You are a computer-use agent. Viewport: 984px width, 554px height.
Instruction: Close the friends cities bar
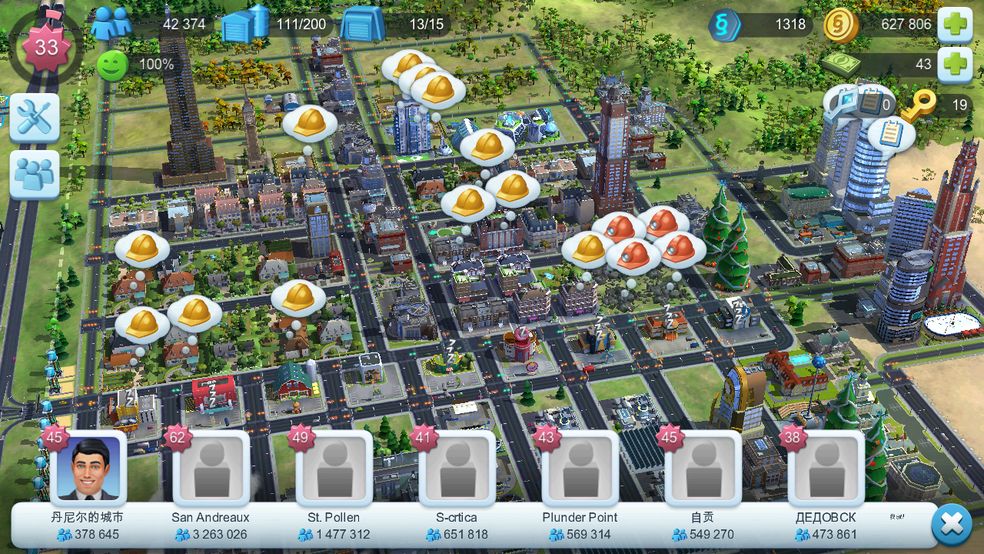tap(951, 524)
